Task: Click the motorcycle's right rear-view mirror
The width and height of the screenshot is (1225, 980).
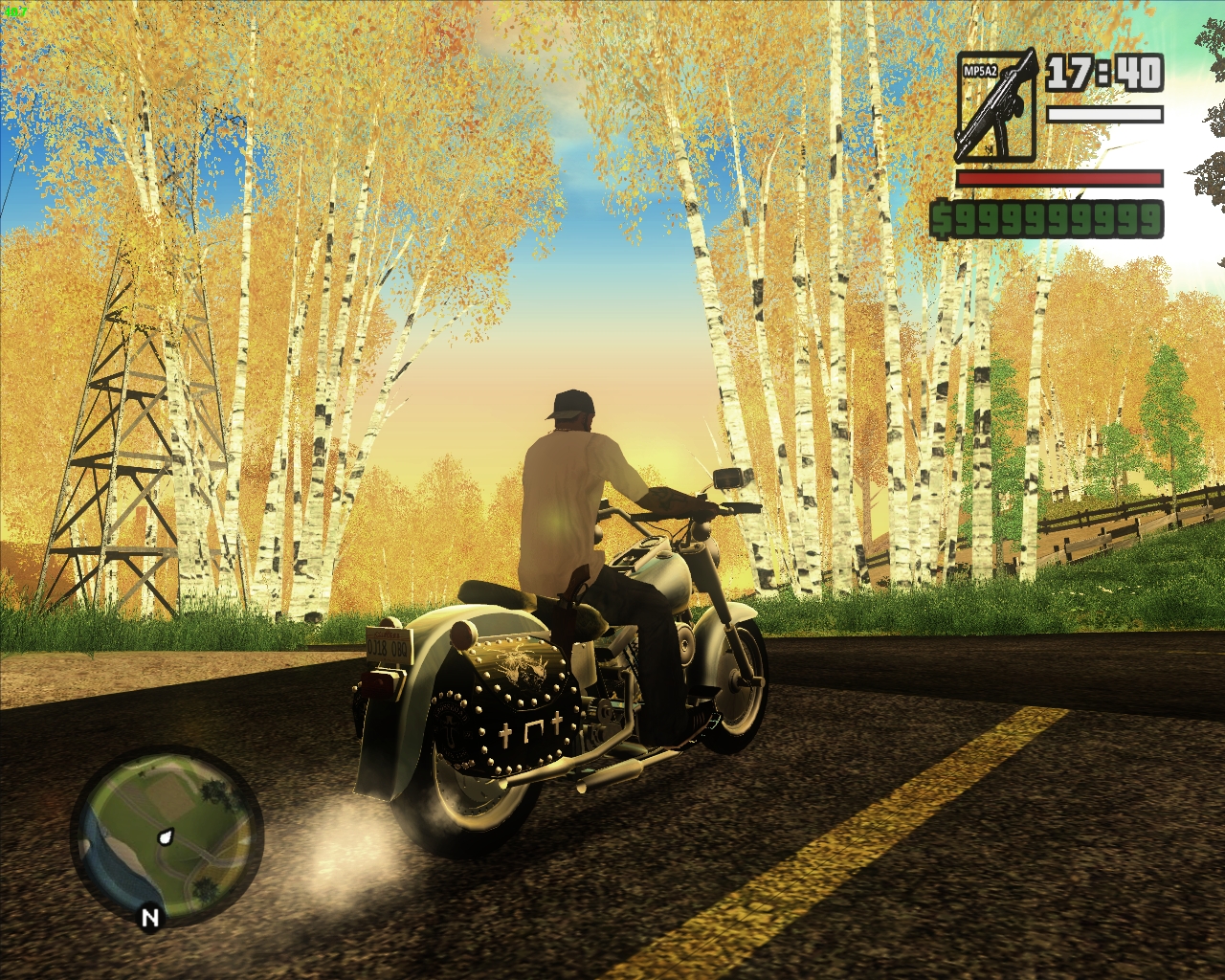Action: (x=727, y=476)
